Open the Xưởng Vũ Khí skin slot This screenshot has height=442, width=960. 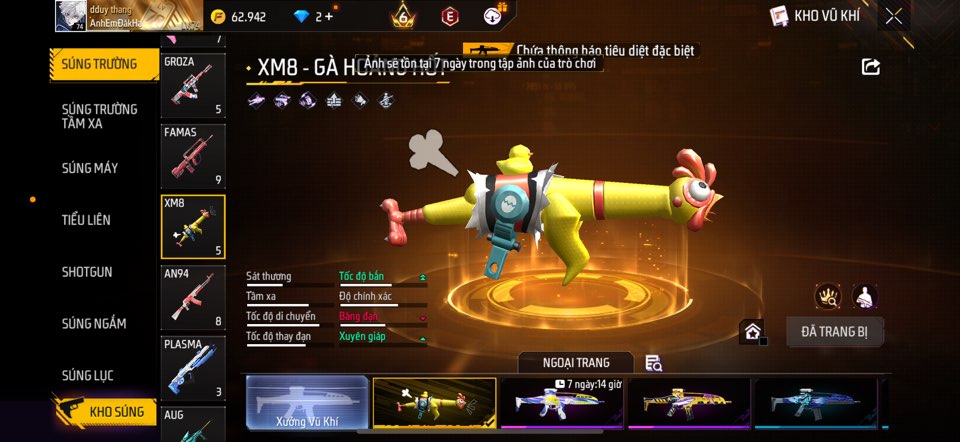coord(307,403)
